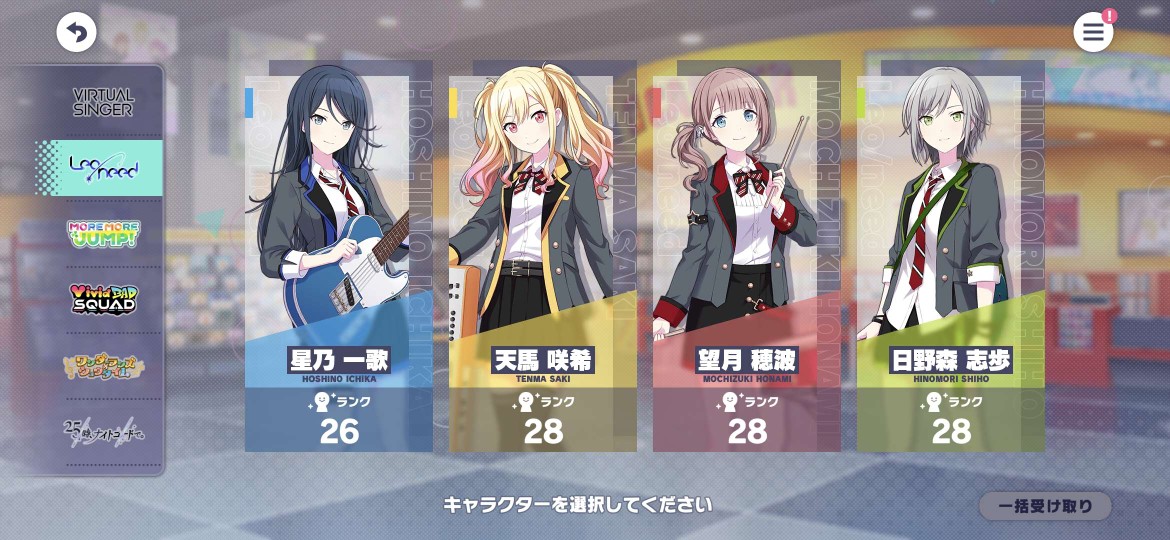
Task: Select the Leo/need group tab
Action: tap(102, 169)
